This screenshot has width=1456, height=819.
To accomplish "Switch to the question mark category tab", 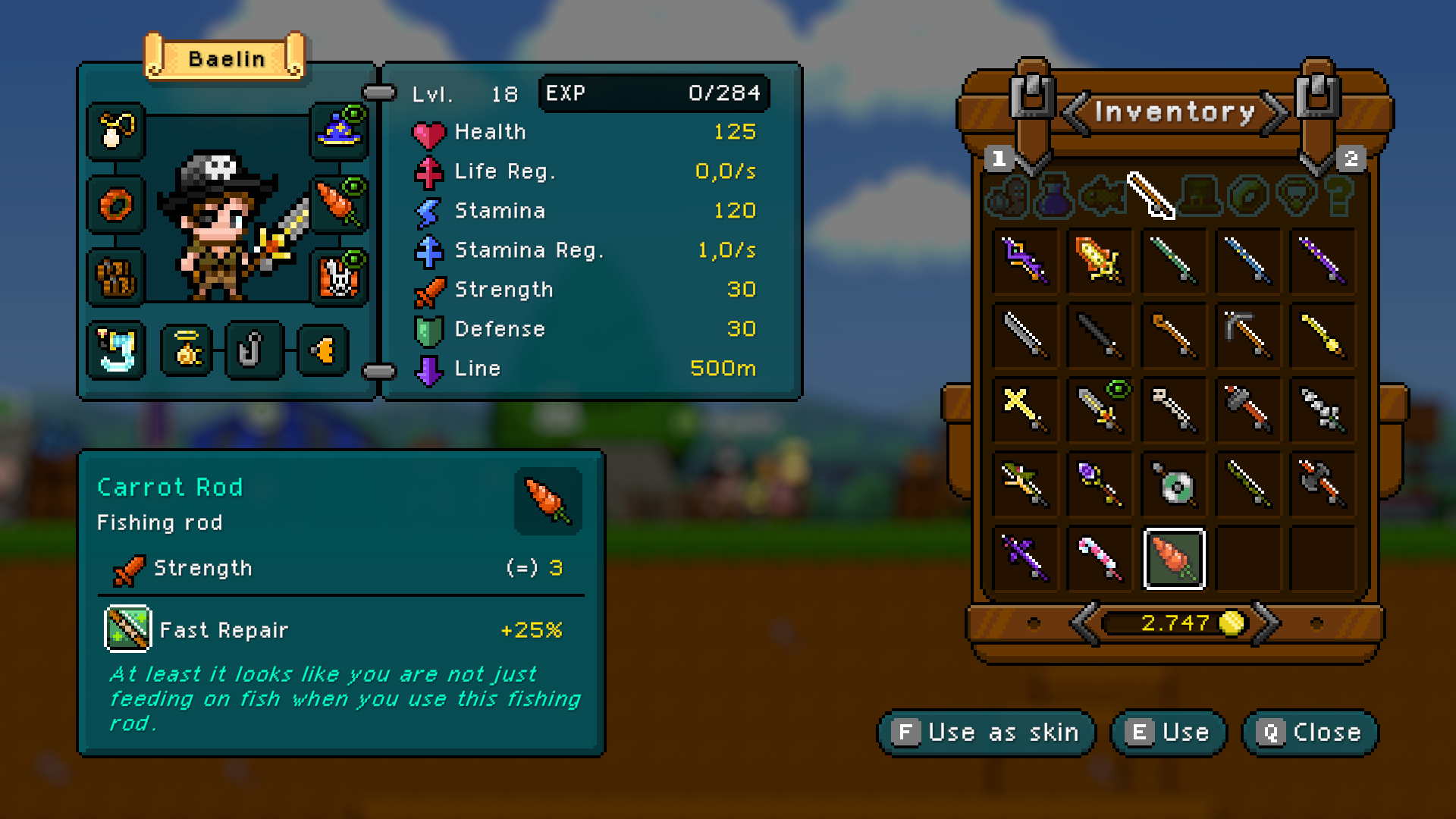I will coord(1339,195).
